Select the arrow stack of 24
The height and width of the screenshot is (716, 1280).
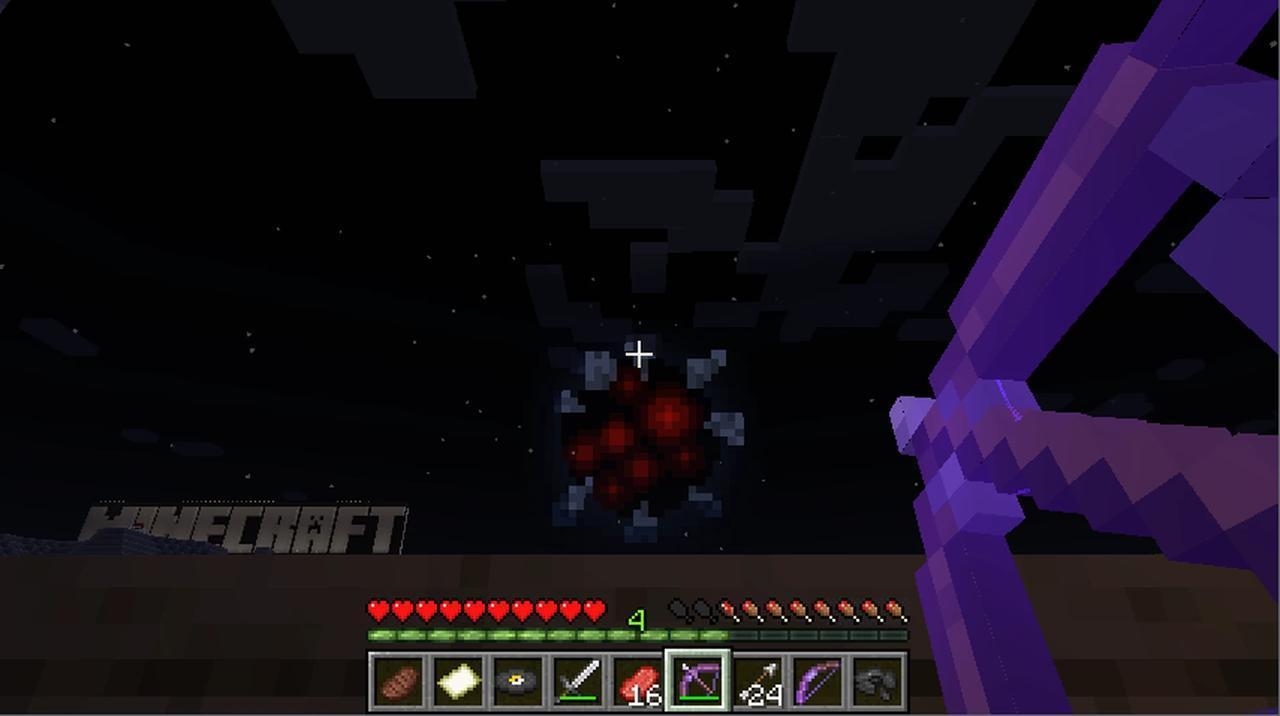tap(758, 681)
